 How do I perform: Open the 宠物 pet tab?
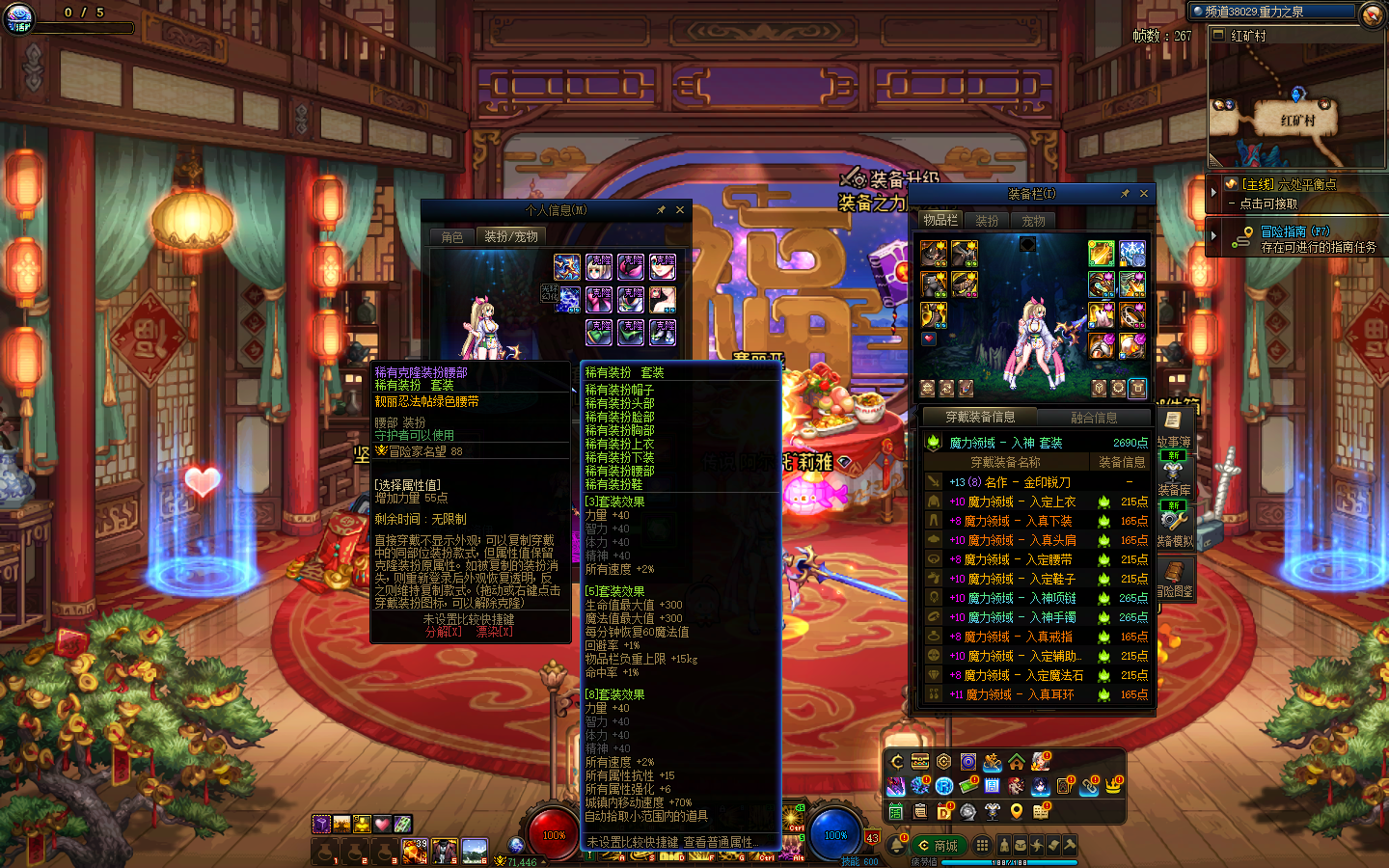[1033, 221]
